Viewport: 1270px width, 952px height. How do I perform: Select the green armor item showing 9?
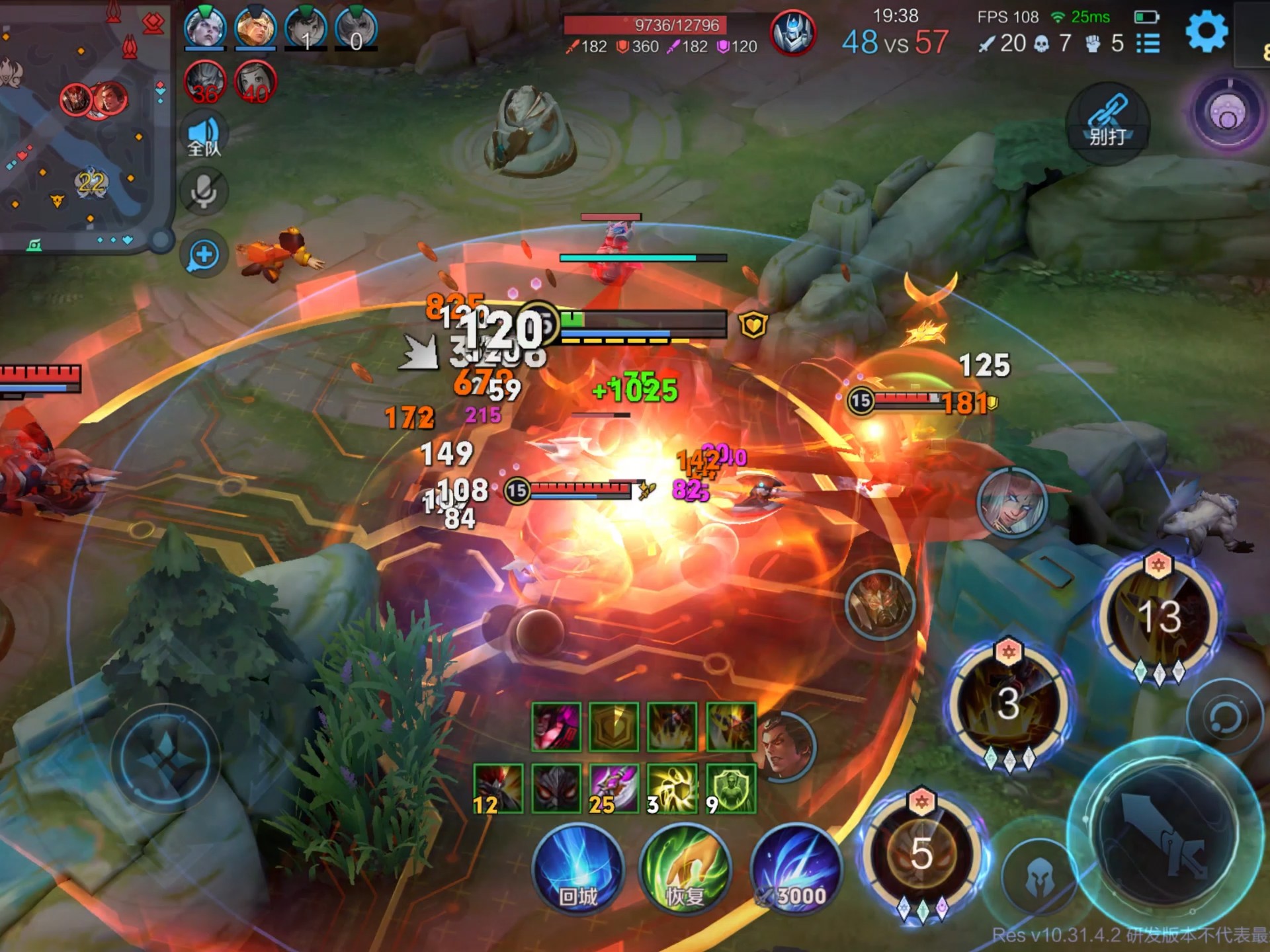point(731,788)
